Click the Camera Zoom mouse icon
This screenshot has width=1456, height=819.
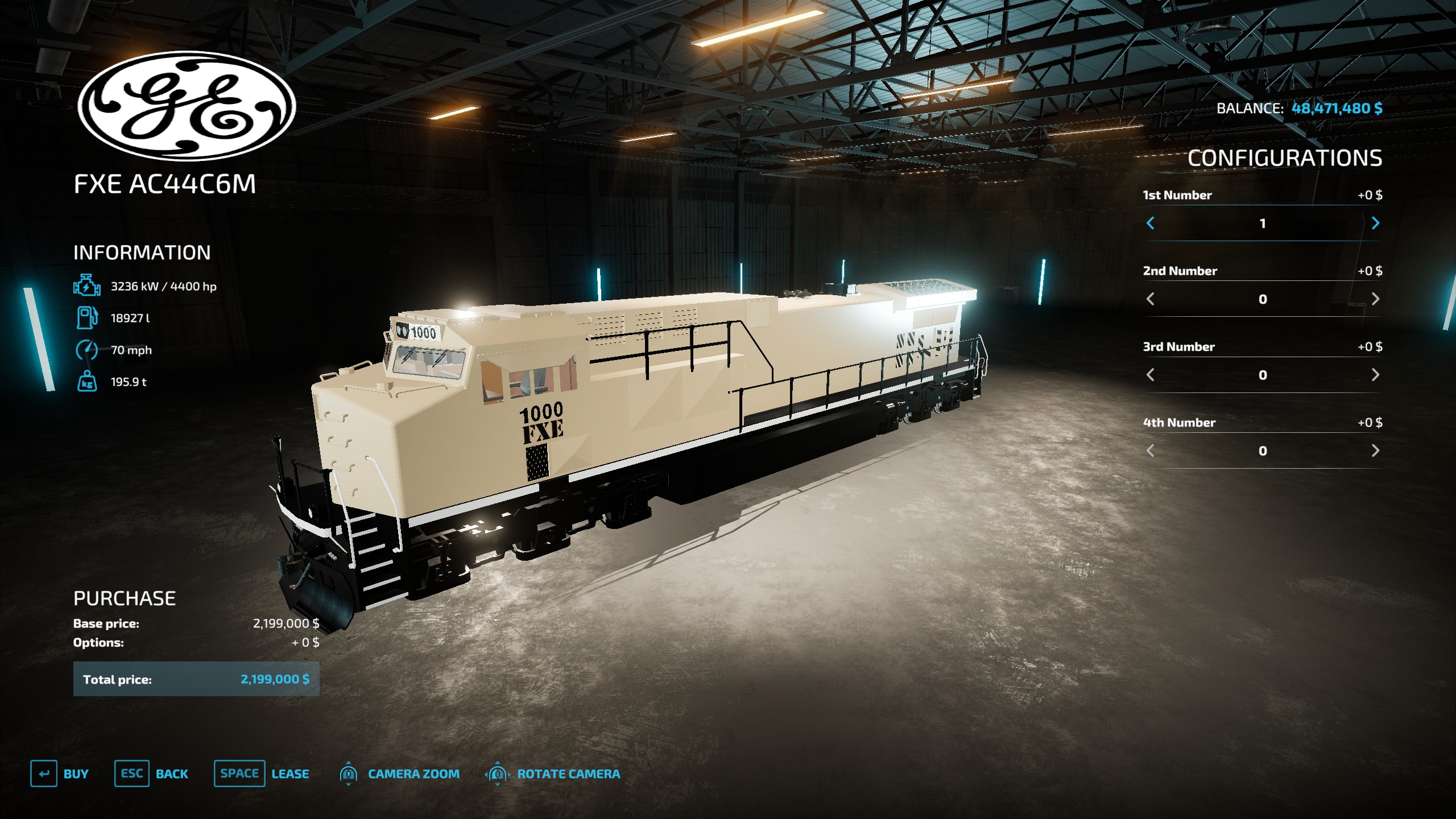[x=349, y=773]
